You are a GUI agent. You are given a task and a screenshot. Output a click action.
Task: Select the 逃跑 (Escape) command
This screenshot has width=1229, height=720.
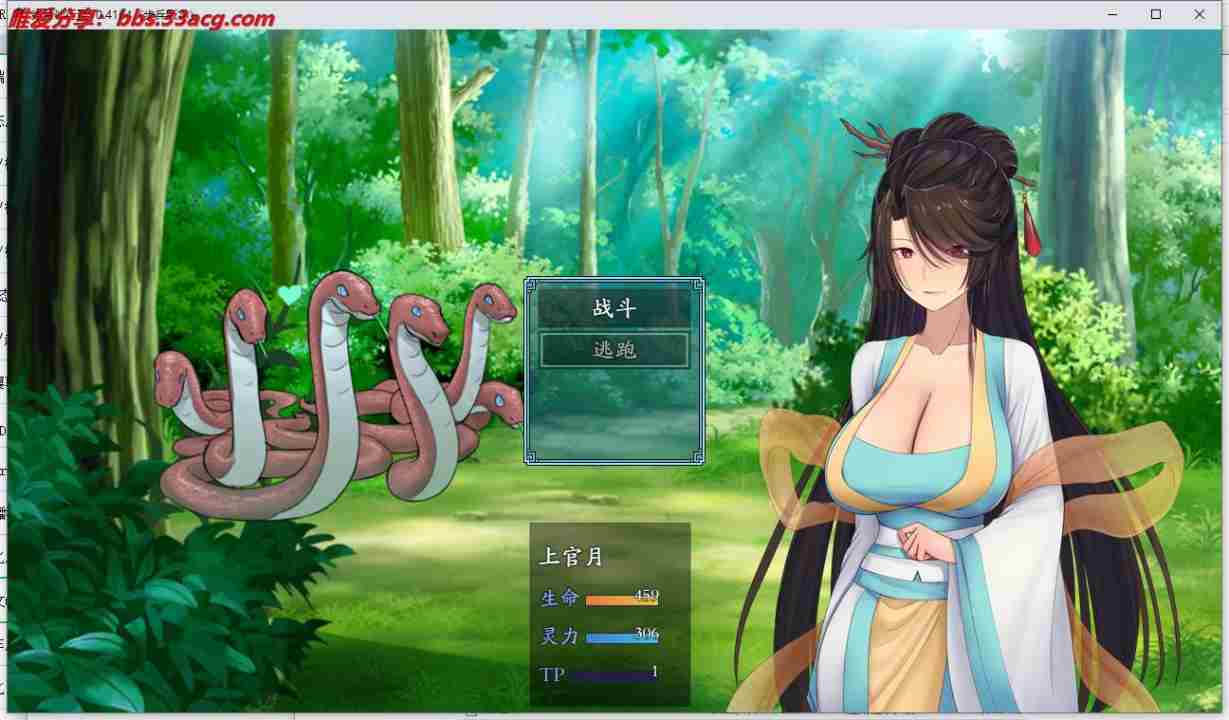(614, 350)
